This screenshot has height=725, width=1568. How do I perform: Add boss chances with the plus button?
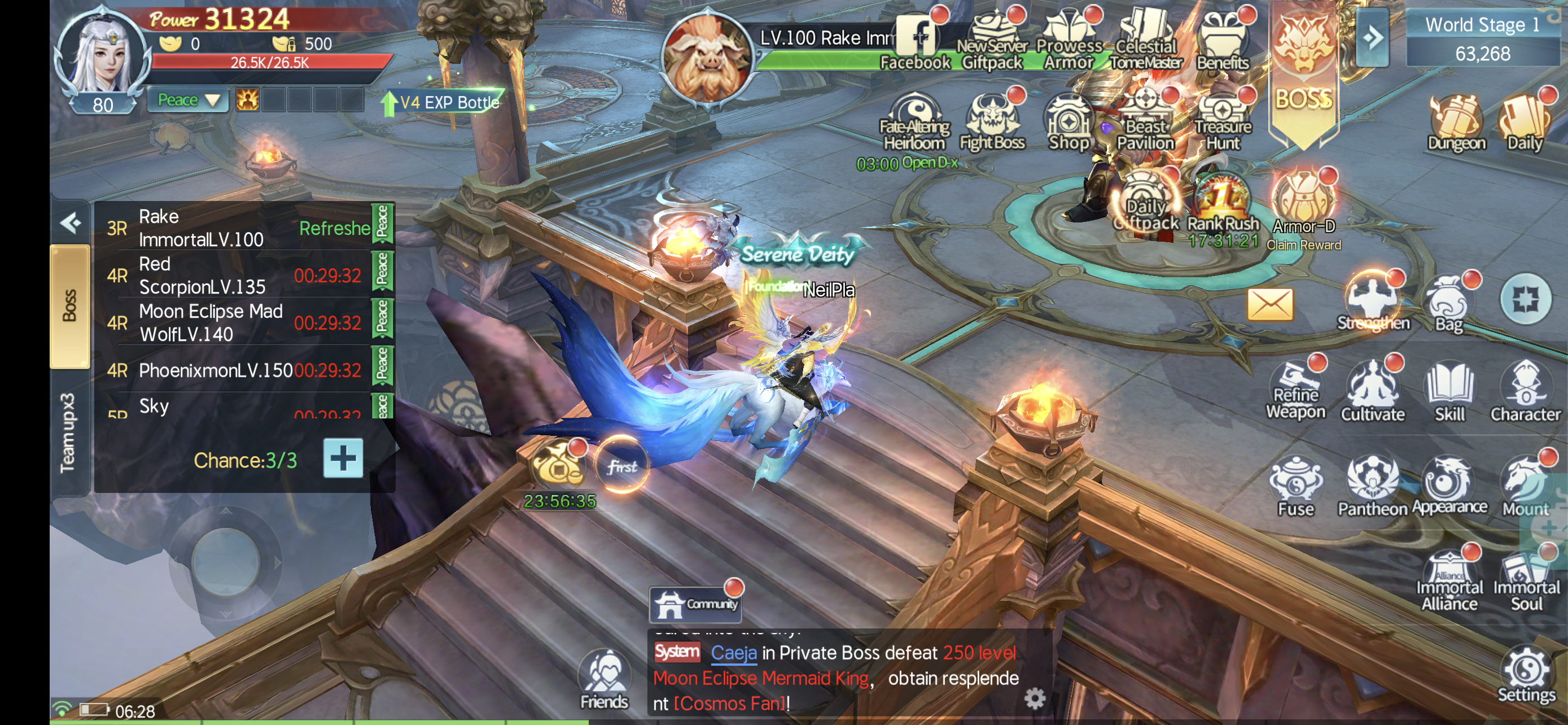pos(343,458)
